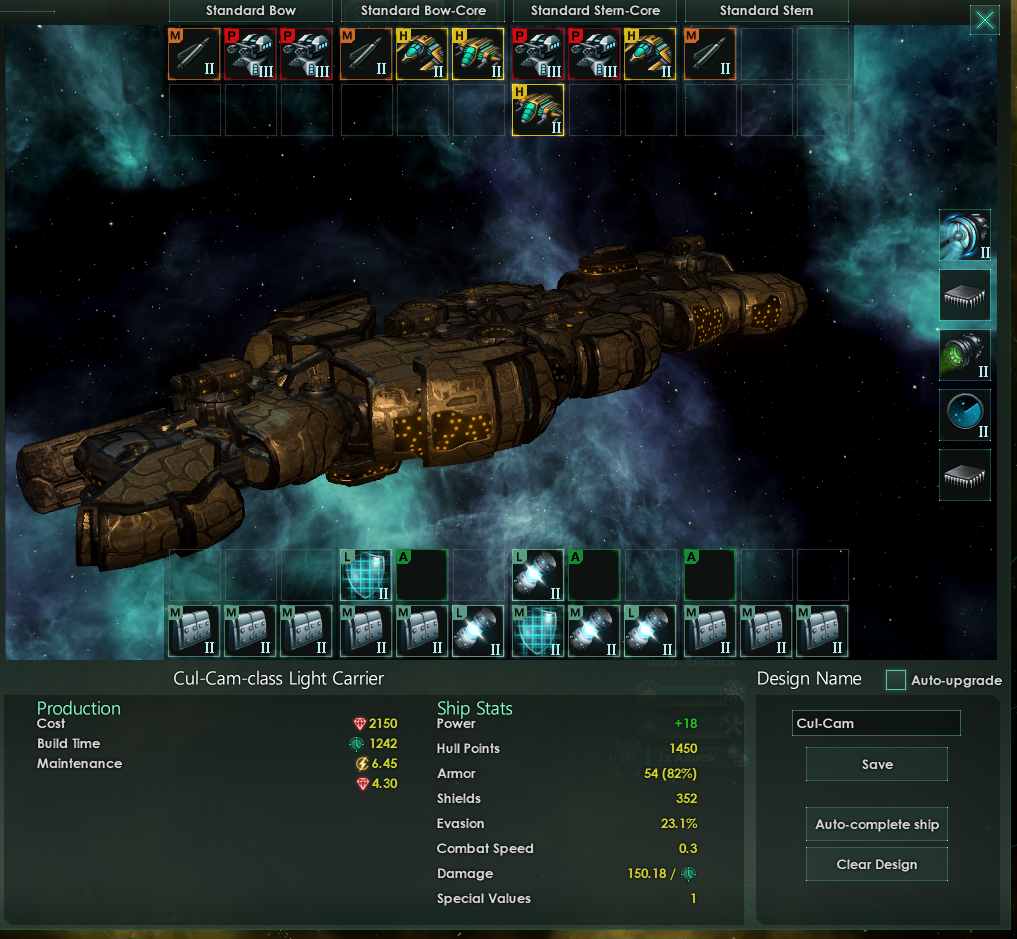Viewport: 1017px width, 939px height.
Task: Save the Cul-Cam ship design
Action: click(876, 765)
